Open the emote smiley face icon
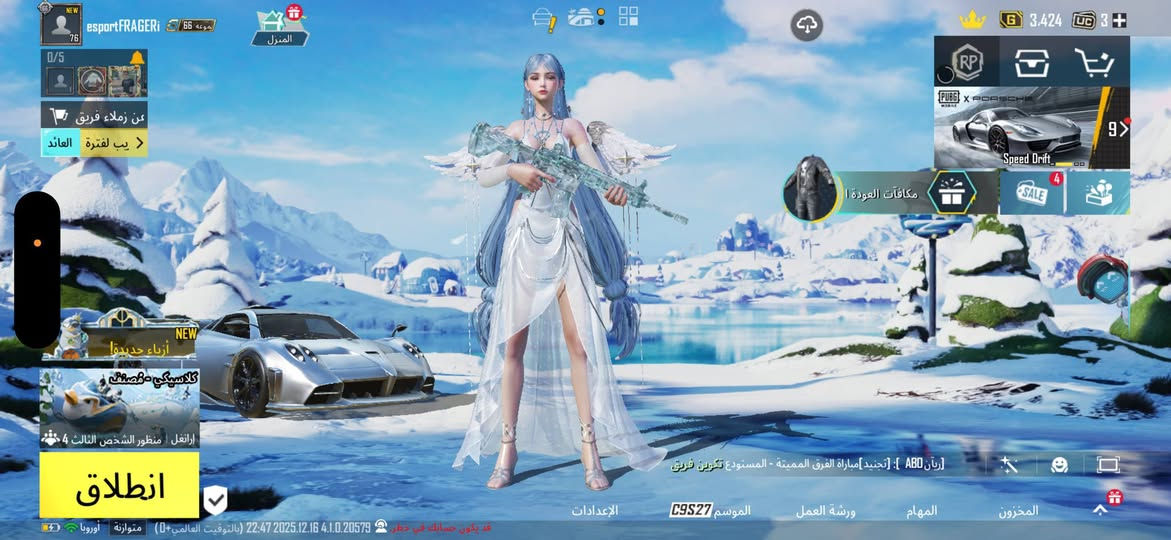This screenshot has height=540, width=1171. (x=1059, y=464)
